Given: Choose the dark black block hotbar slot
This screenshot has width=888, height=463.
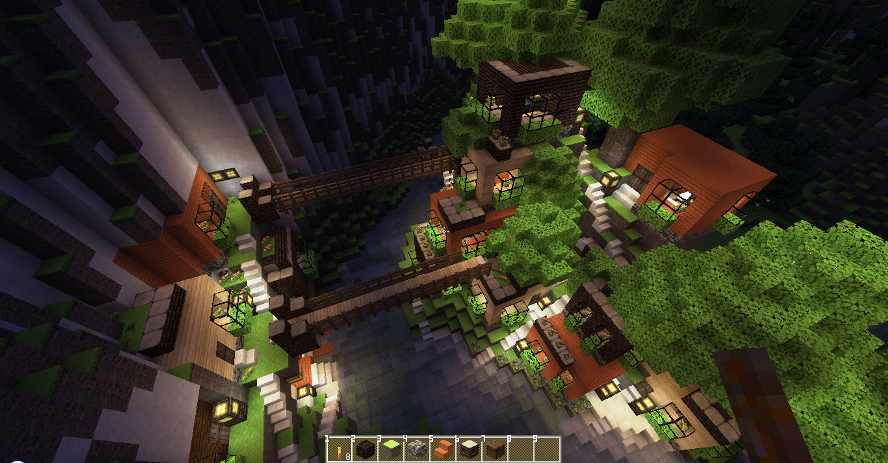Looking at the screenshot, I should 365,450.
